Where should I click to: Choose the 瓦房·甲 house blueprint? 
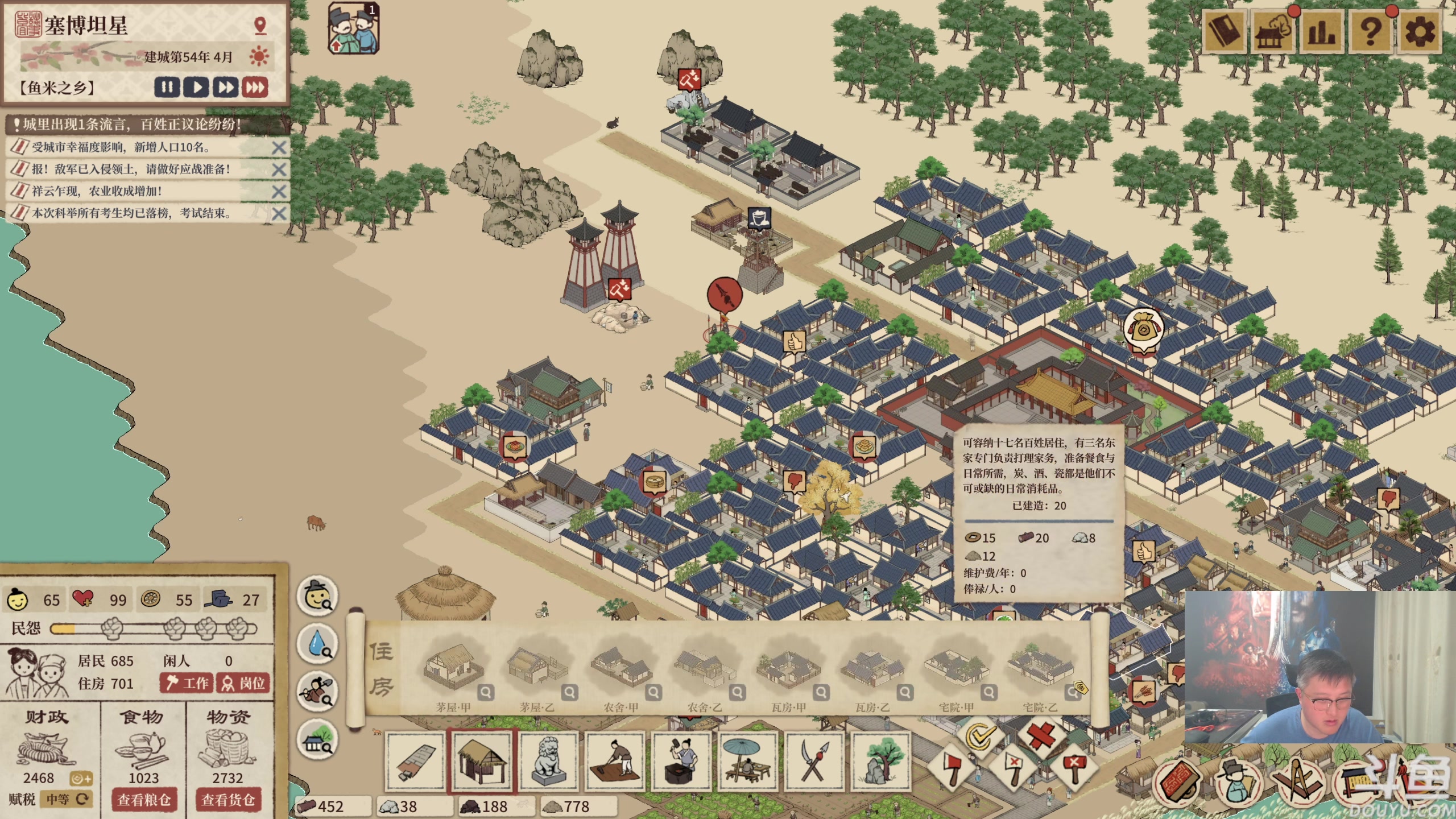[788, 671]
